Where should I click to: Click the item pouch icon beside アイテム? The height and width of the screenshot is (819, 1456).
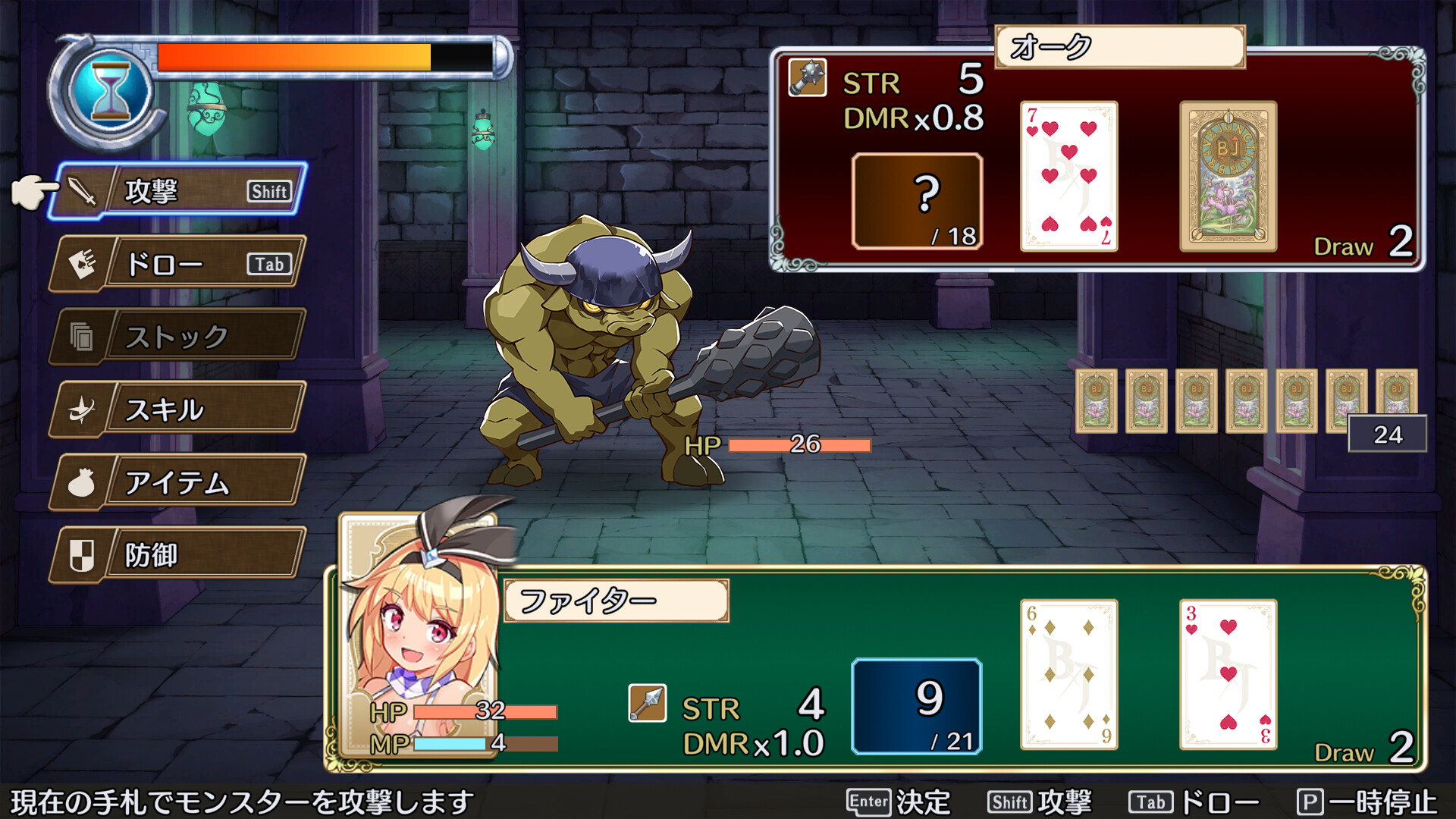click(x=83, y=482)
